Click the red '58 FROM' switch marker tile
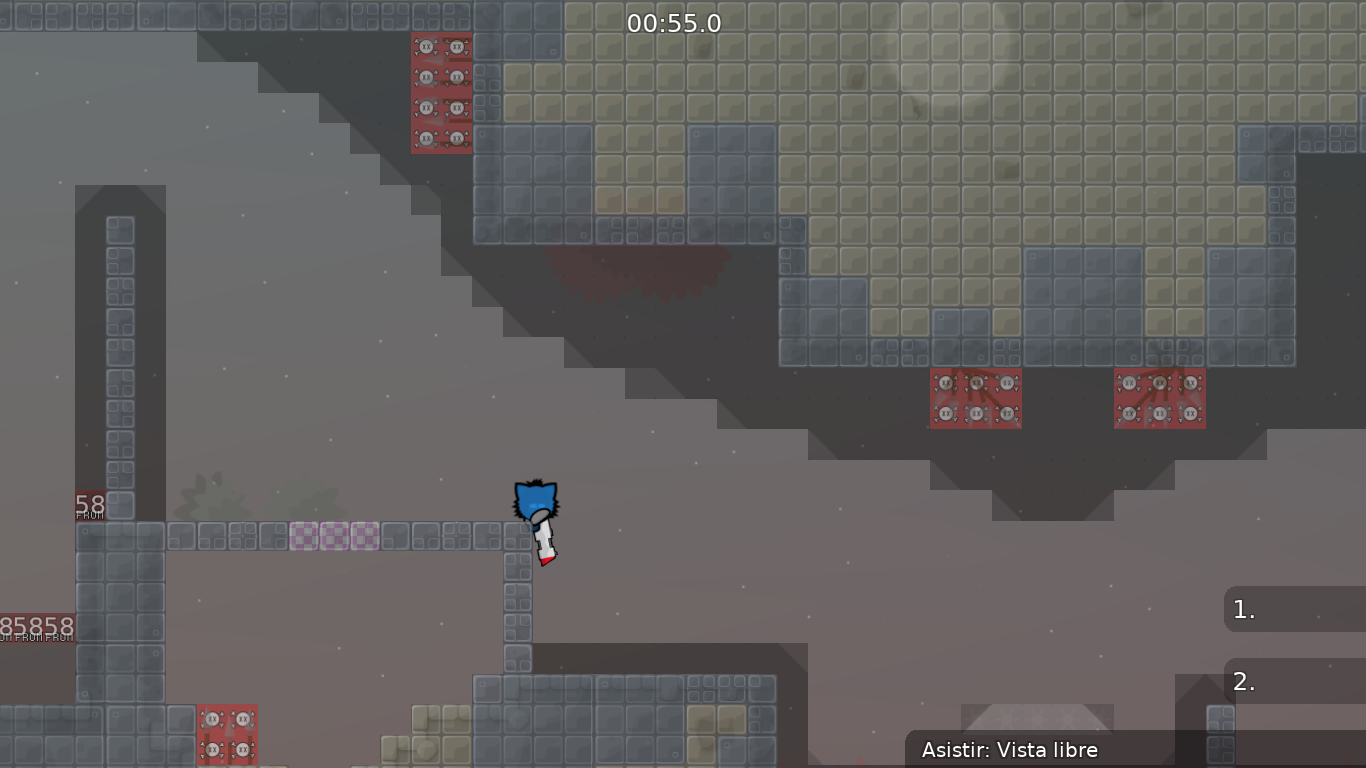Screen dimensions: 1366x768 point(89,503)
